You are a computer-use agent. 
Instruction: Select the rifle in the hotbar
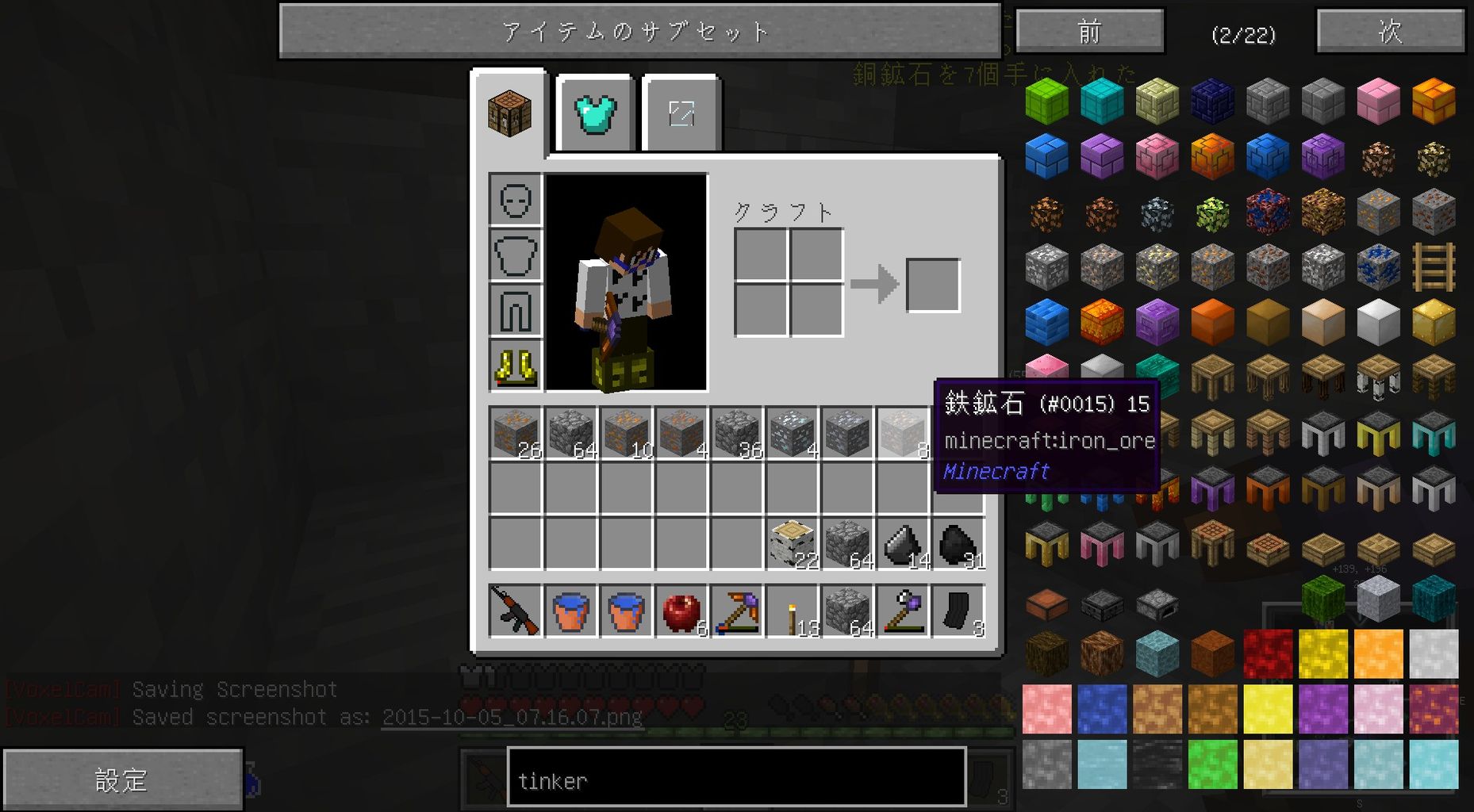pyautogui.click(x=516, y=612)
